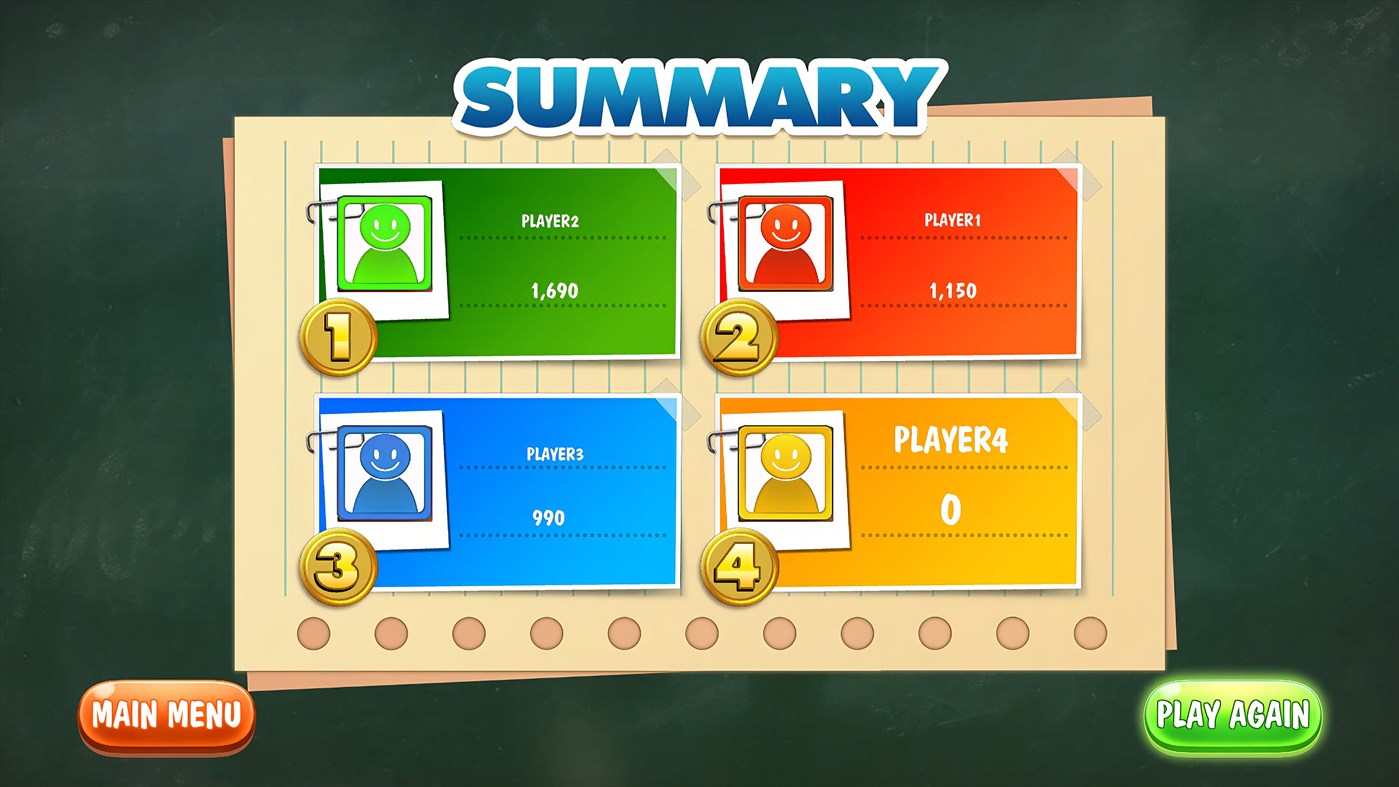Screen dimensions: 1399x787
Task: Select the rank 2 medal coin
Action: click(x=738, y=337)
